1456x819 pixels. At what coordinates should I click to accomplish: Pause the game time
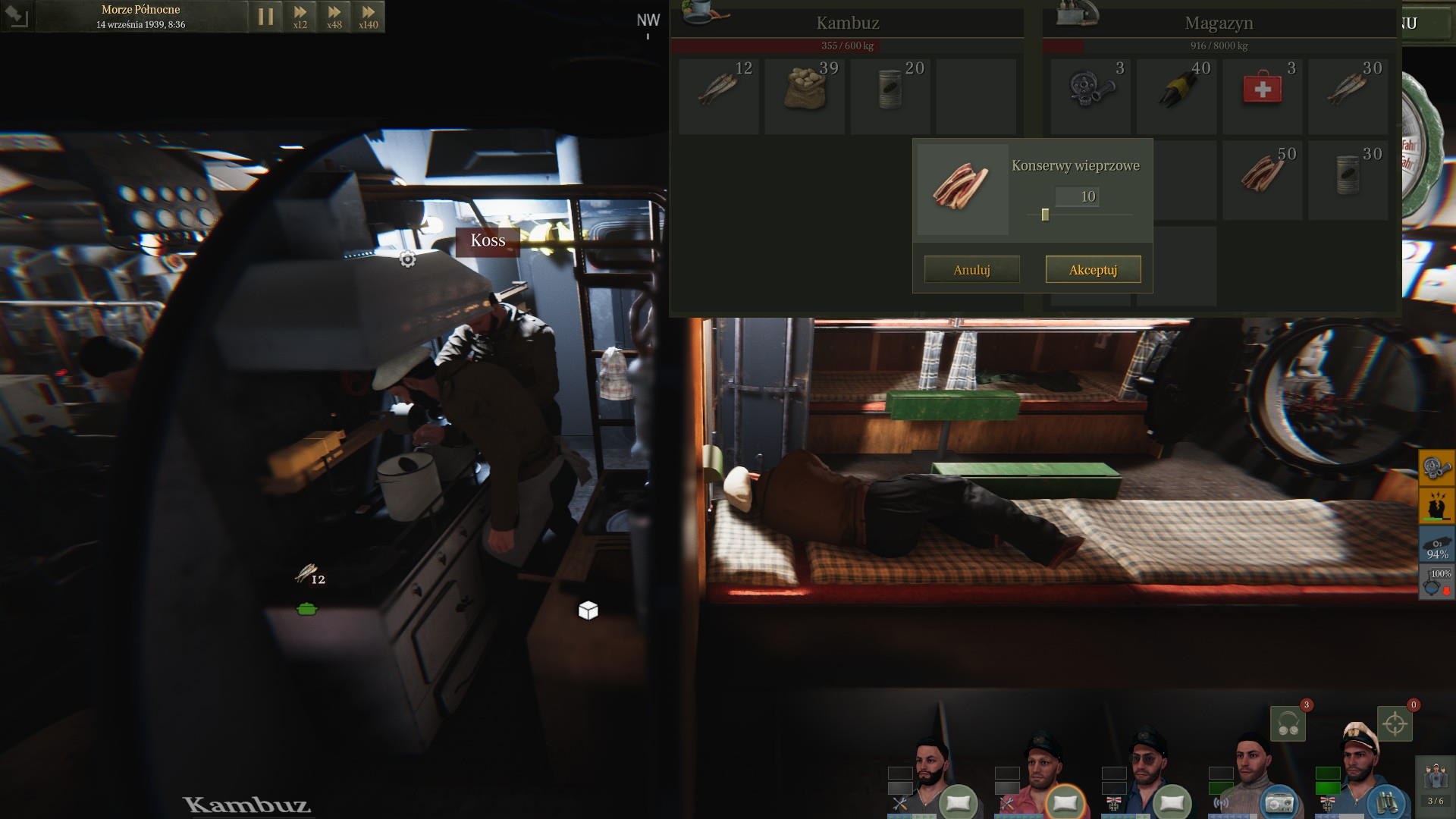(265, 17)
